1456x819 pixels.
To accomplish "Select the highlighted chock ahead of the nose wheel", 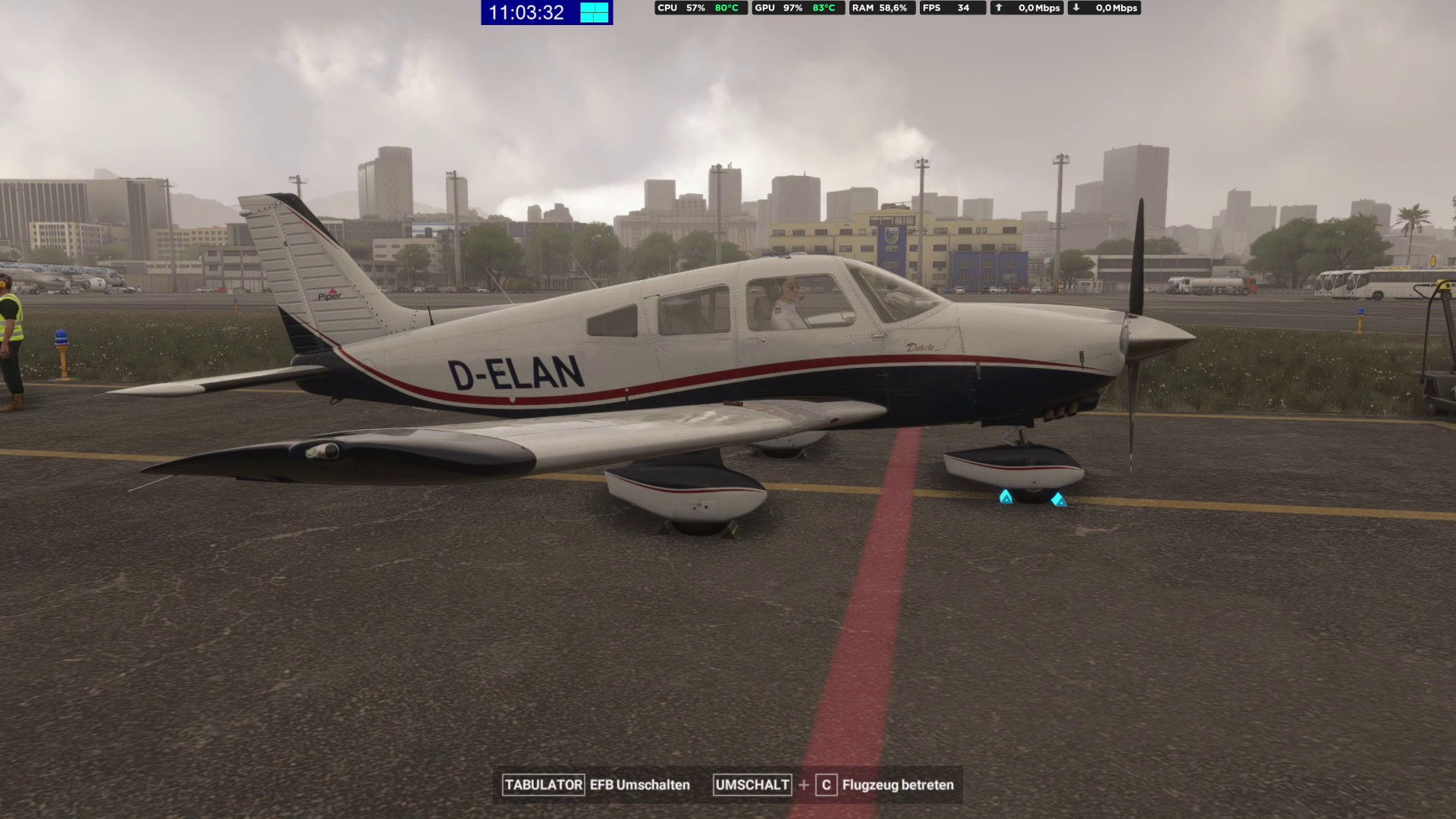I will tap(1058, 499).
